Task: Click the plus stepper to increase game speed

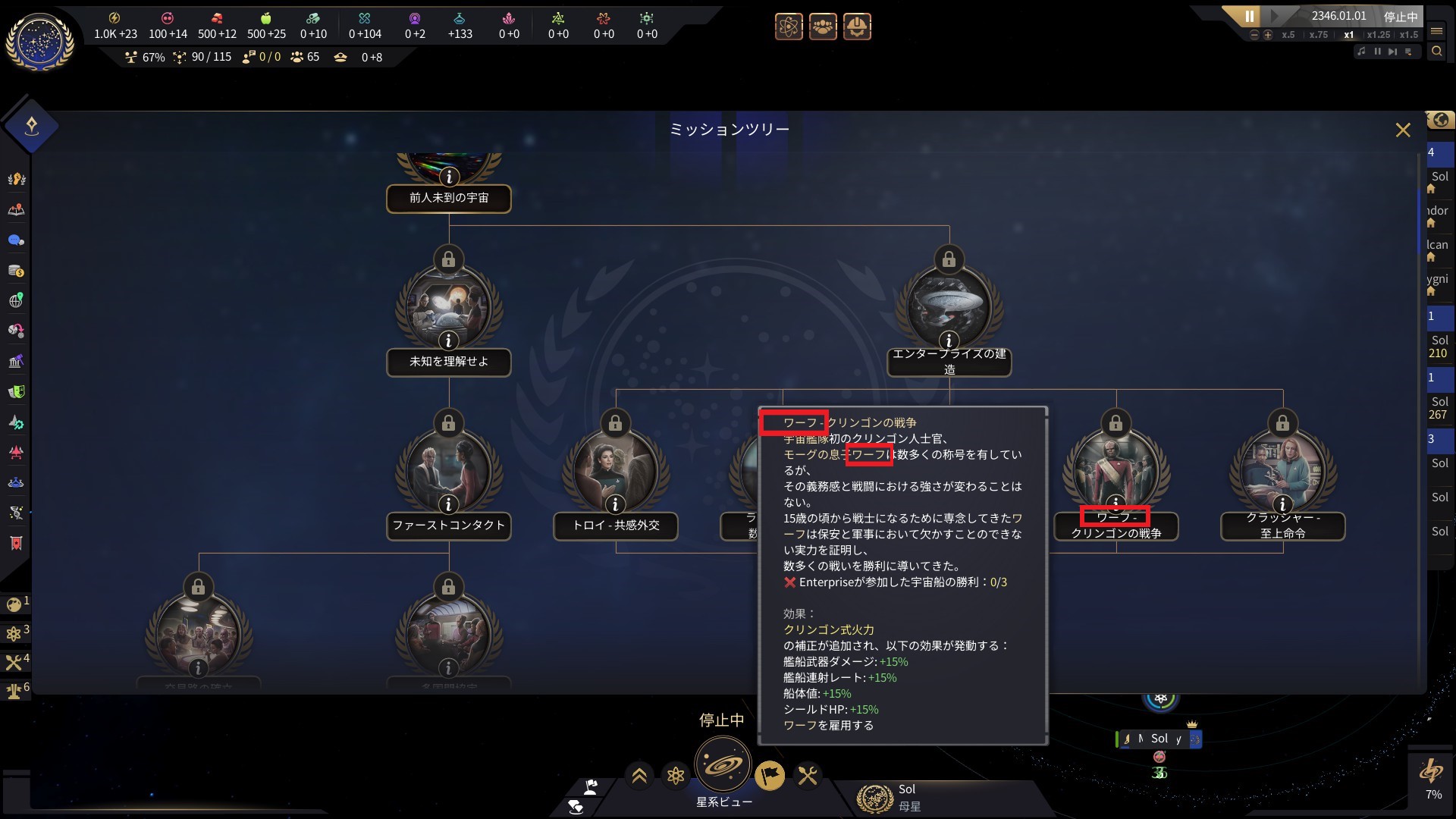Action: coord(1267,35)
